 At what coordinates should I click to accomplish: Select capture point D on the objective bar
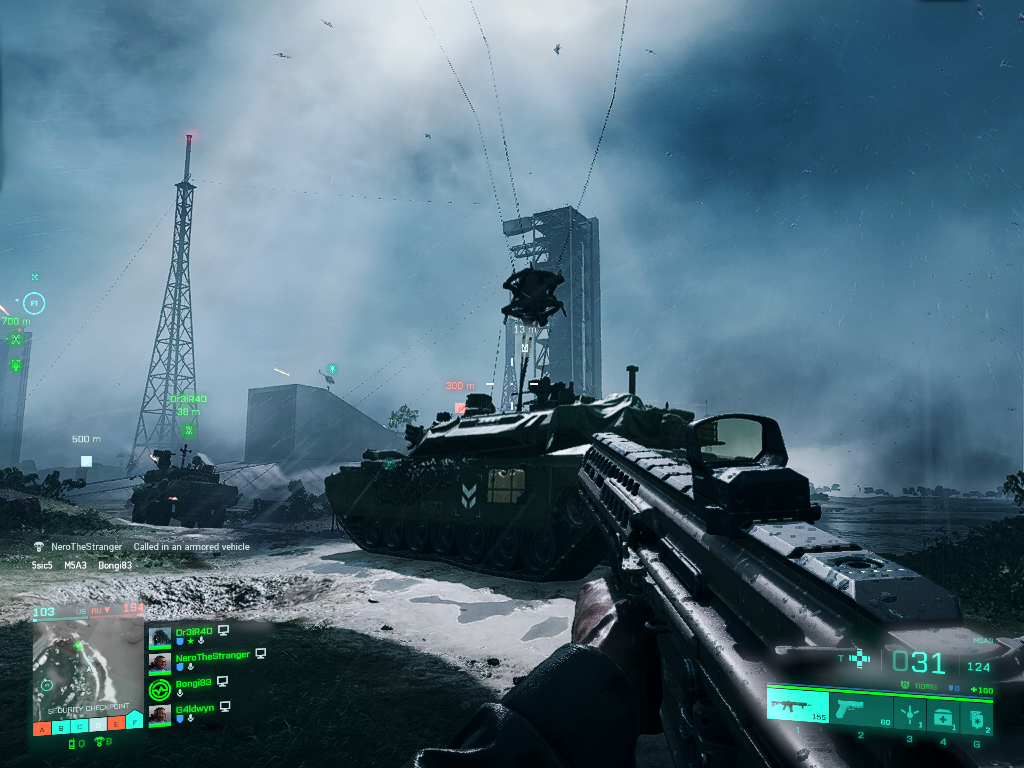(98, 724)
